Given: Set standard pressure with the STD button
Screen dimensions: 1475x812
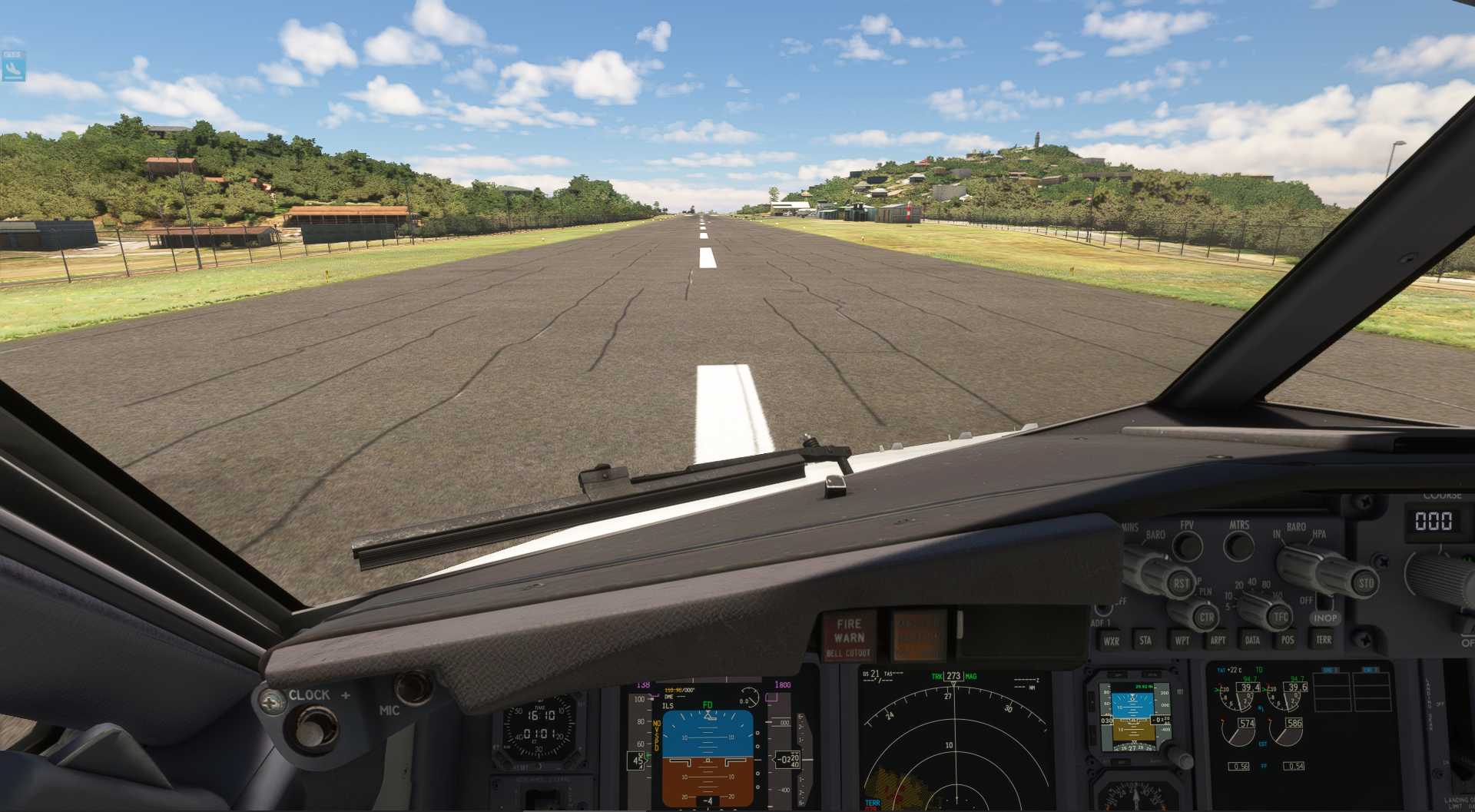Looking at the screenshot, I should (x=1365, y=583).
